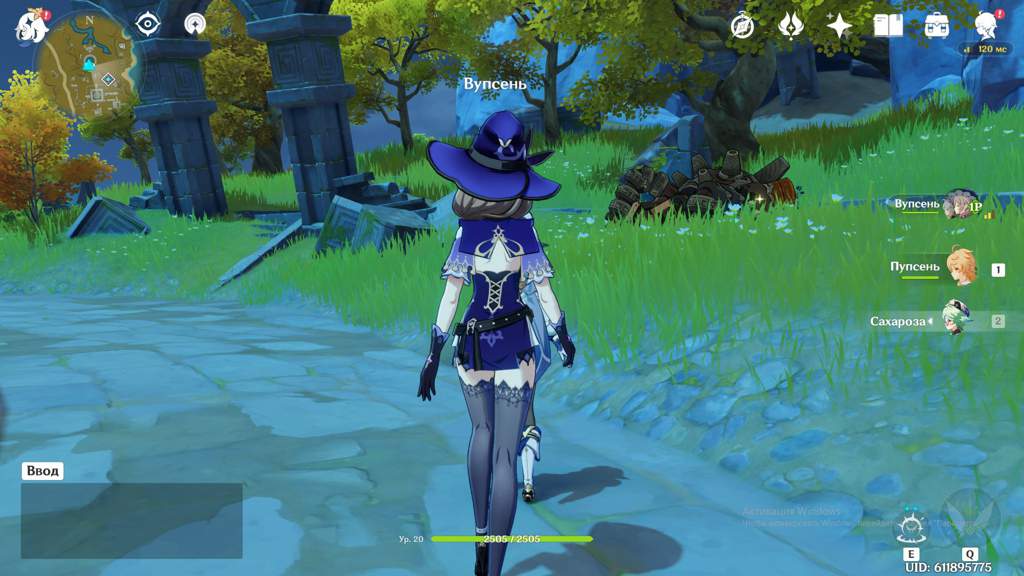This screenshot has height=576, width=1024.
Task: Switch to party member Пупсень
Action: (x=958, y=268)
